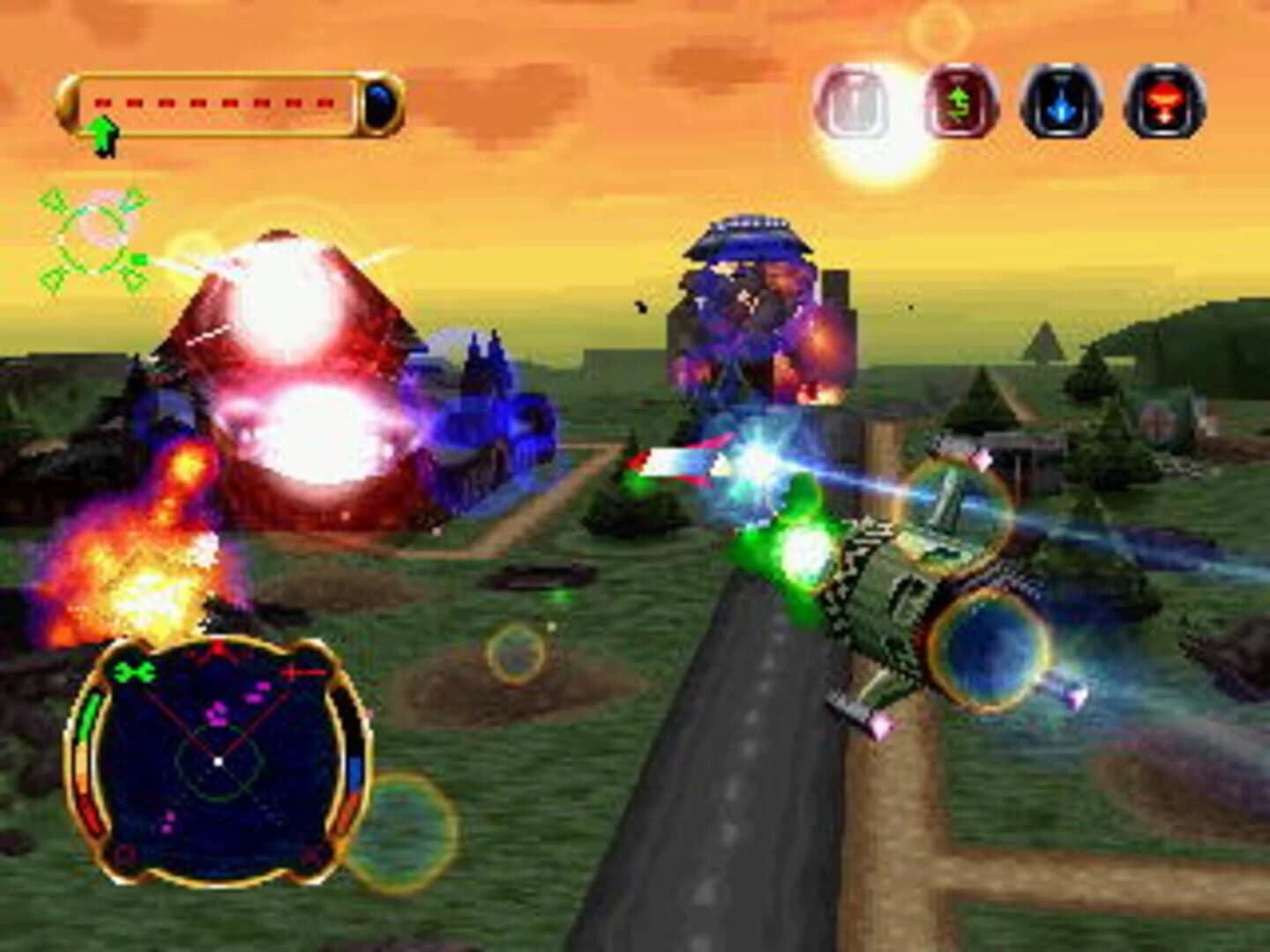
Task: Select the gold health bar frame
Action: pos(225,104)
